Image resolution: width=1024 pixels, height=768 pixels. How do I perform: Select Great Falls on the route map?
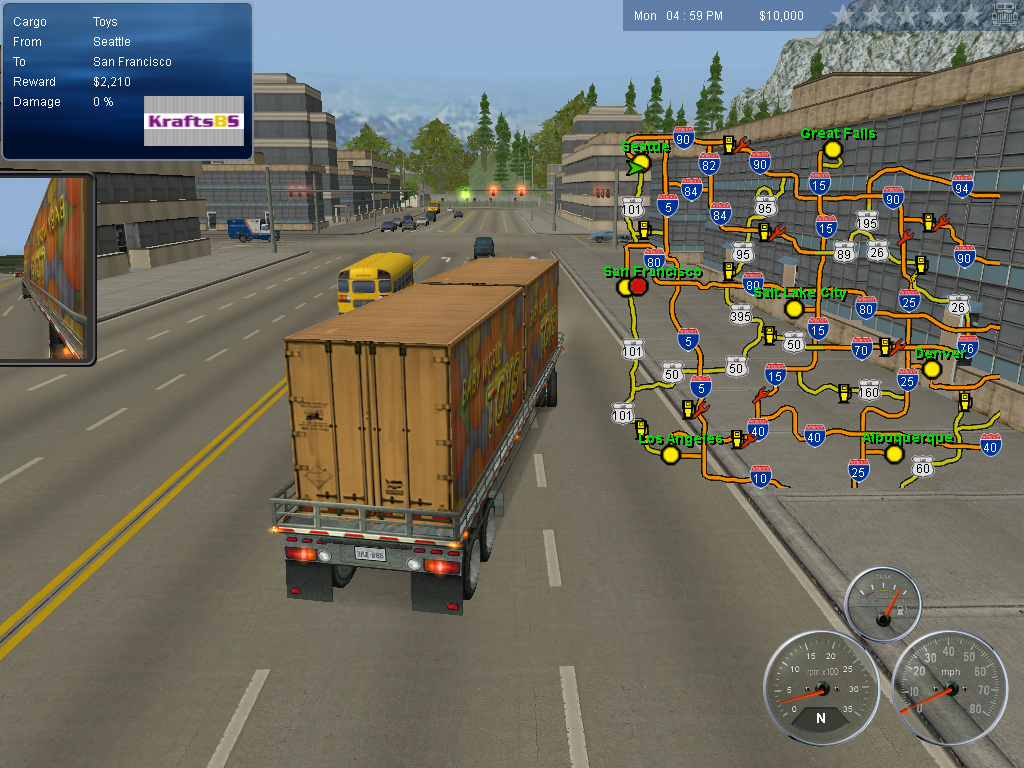click(832, 150)
